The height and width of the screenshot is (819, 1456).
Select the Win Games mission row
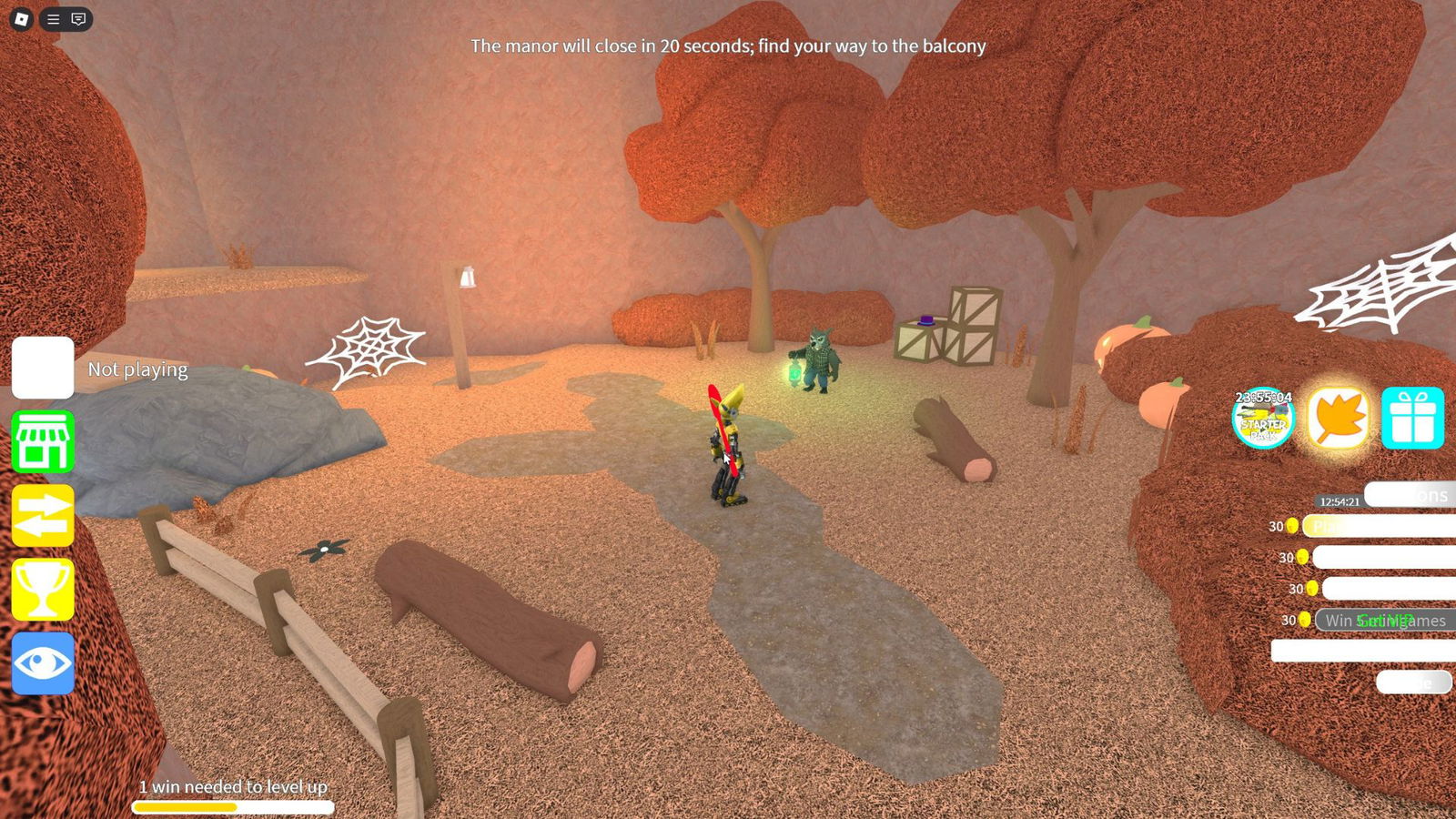[1385, 621]
